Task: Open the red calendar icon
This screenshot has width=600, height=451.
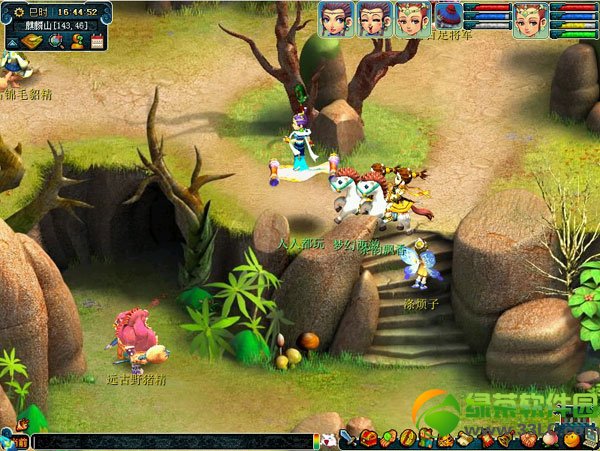Action: (x=97, y=41)
